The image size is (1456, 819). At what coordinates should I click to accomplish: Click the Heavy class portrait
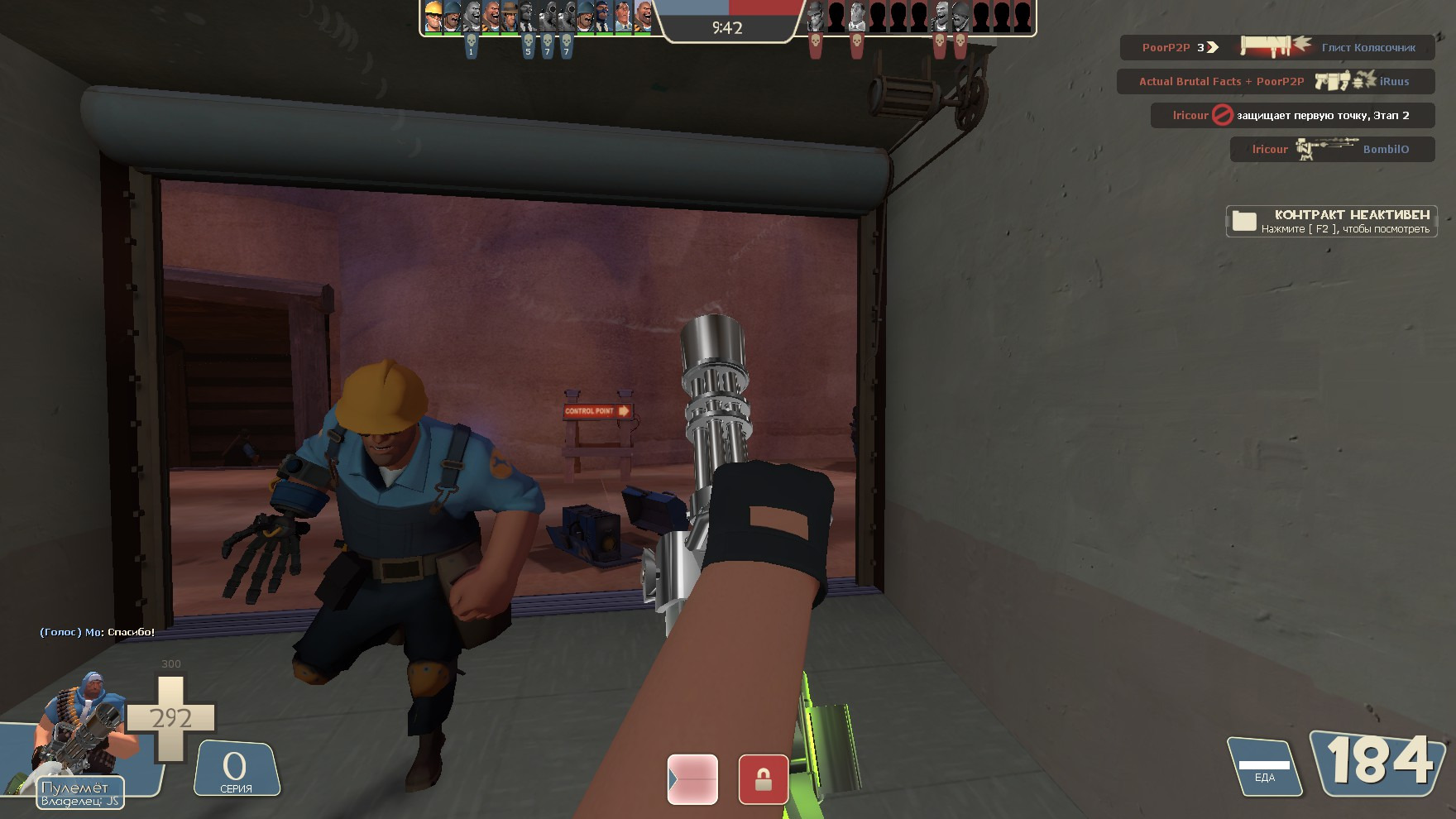pyautogui.click(x=83, y=730)
